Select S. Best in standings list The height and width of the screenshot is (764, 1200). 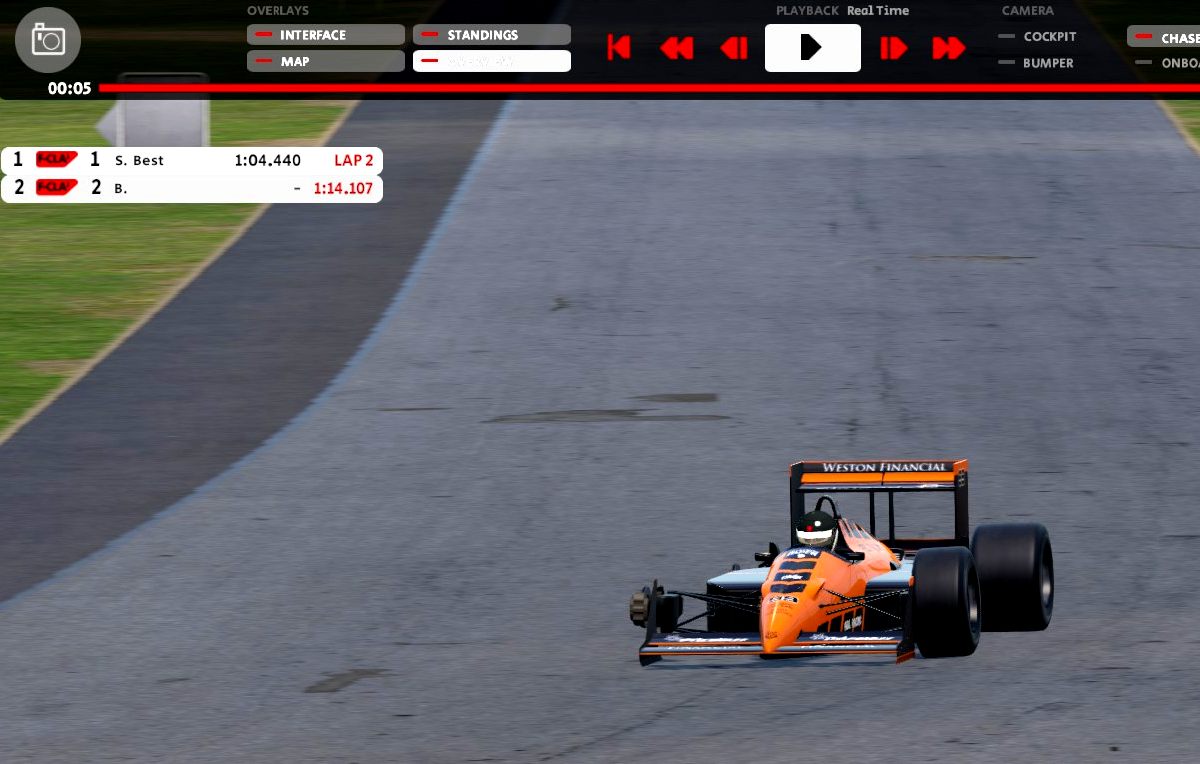tap(192, 160)
